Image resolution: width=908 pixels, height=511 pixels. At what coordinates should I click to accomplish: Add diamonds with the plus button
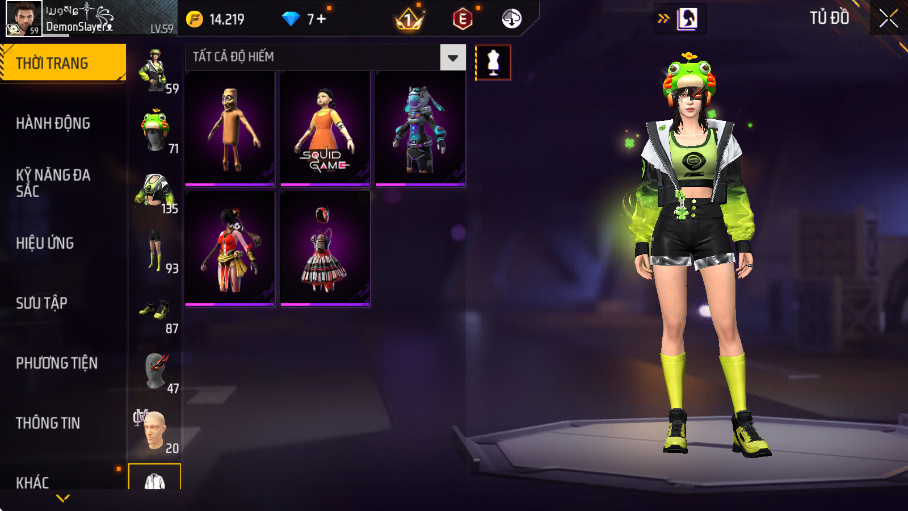[320, 19]
